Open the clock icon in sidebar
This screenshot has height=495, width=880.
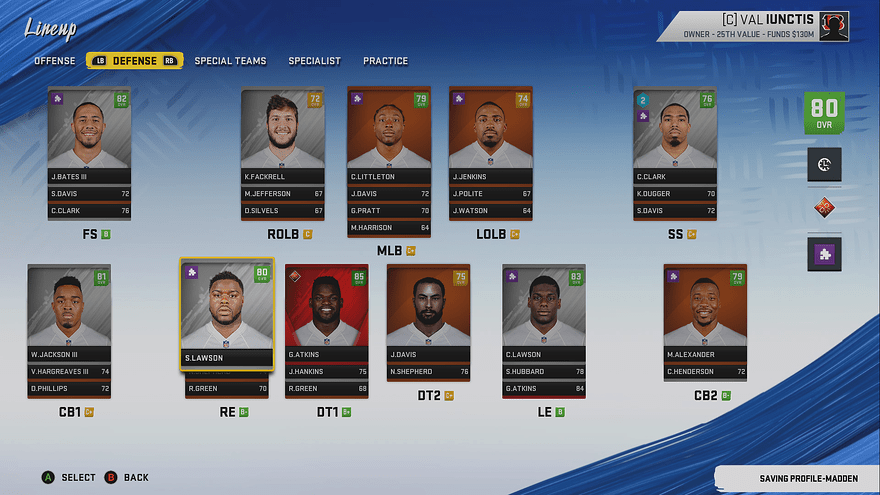[x=825, y=164]
